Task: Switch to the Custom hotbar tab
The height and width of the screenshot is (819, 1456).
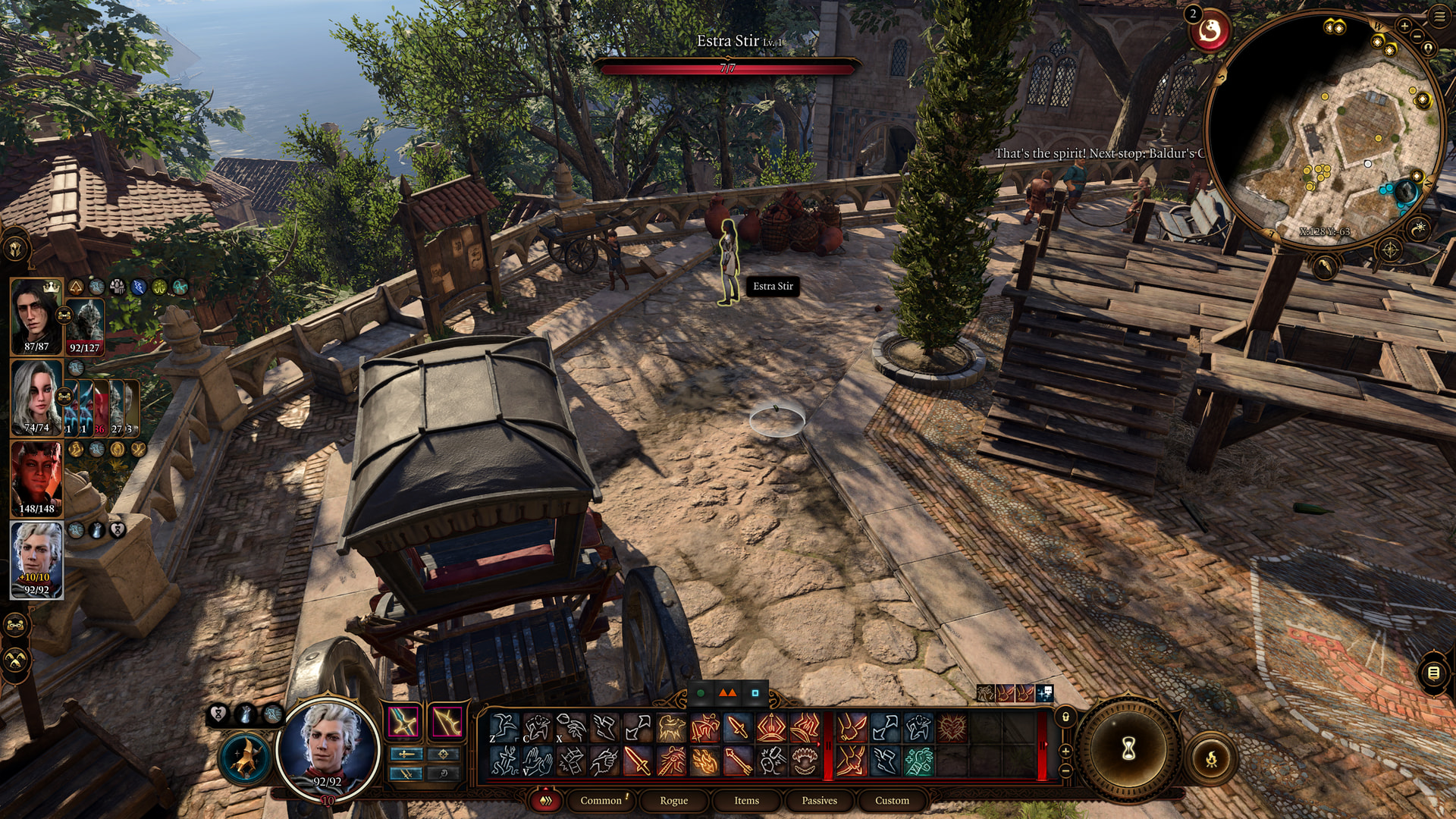Action: (892, 800)
